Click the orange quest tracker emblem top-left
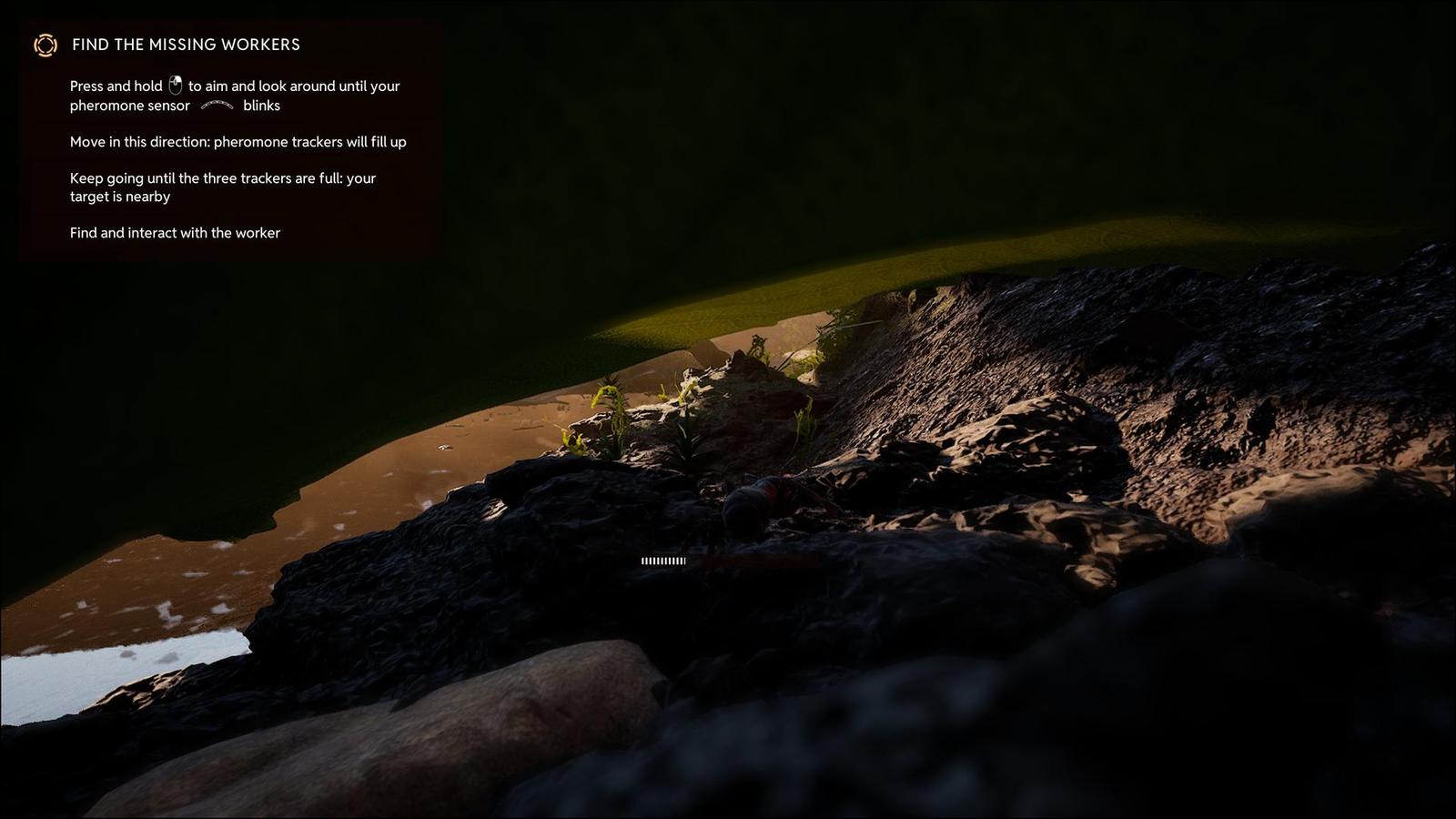Screen dimensions: 1456x819 (45, 45)
